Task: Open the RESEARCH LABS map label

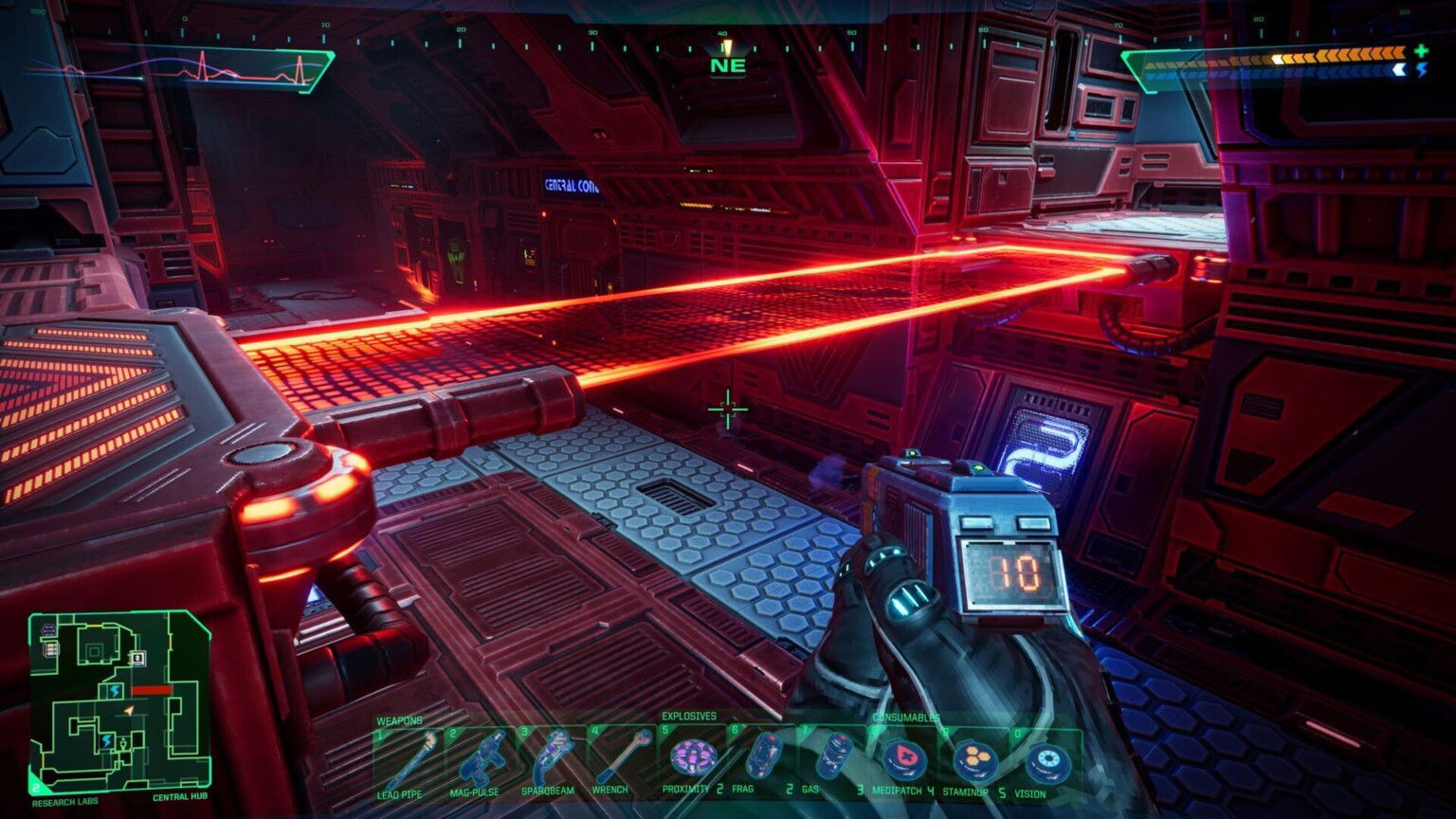Action: (x=65, y=802)
